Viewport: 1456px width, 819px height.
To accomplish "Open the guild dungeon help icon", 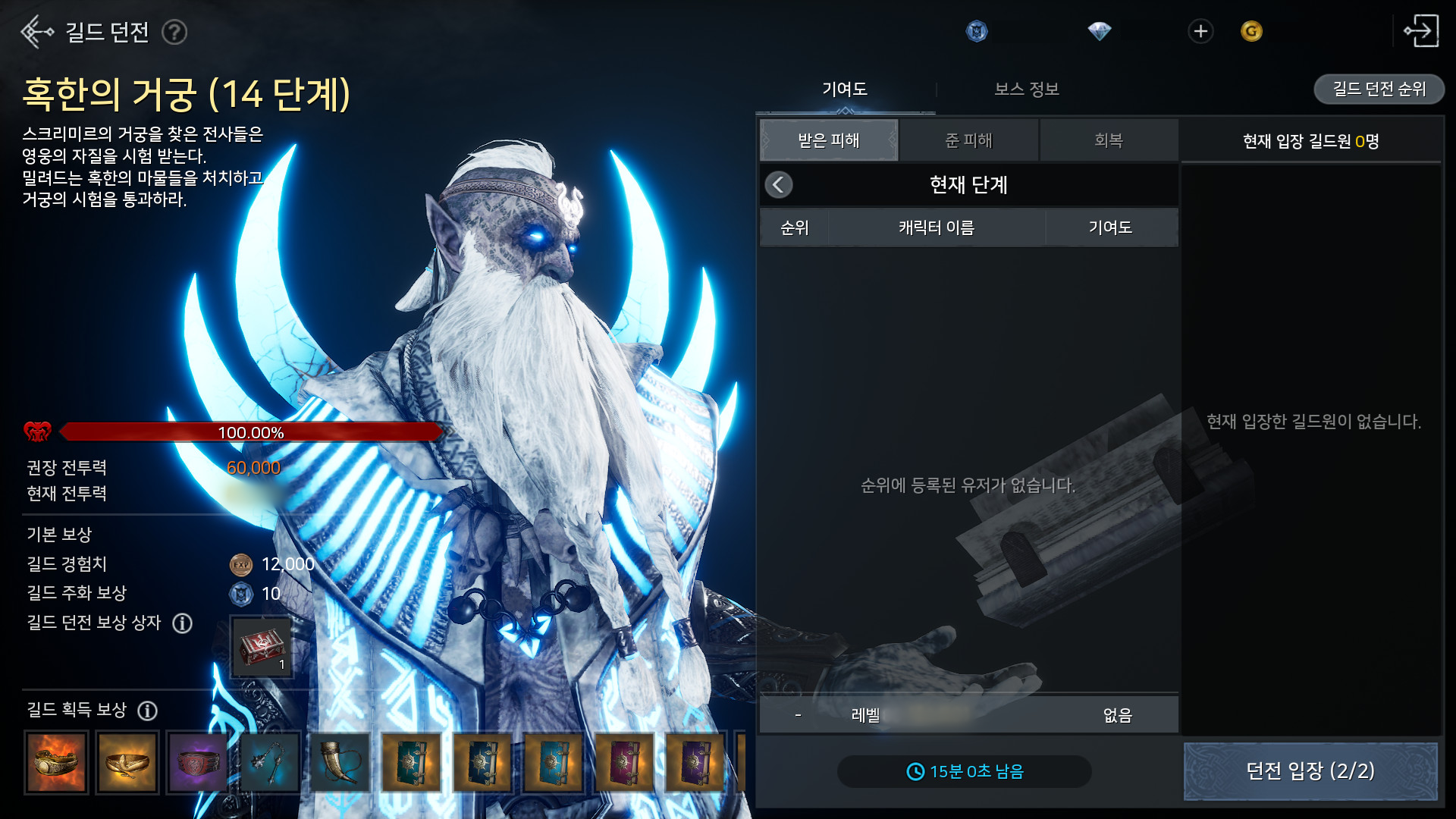I will point(174,33).
